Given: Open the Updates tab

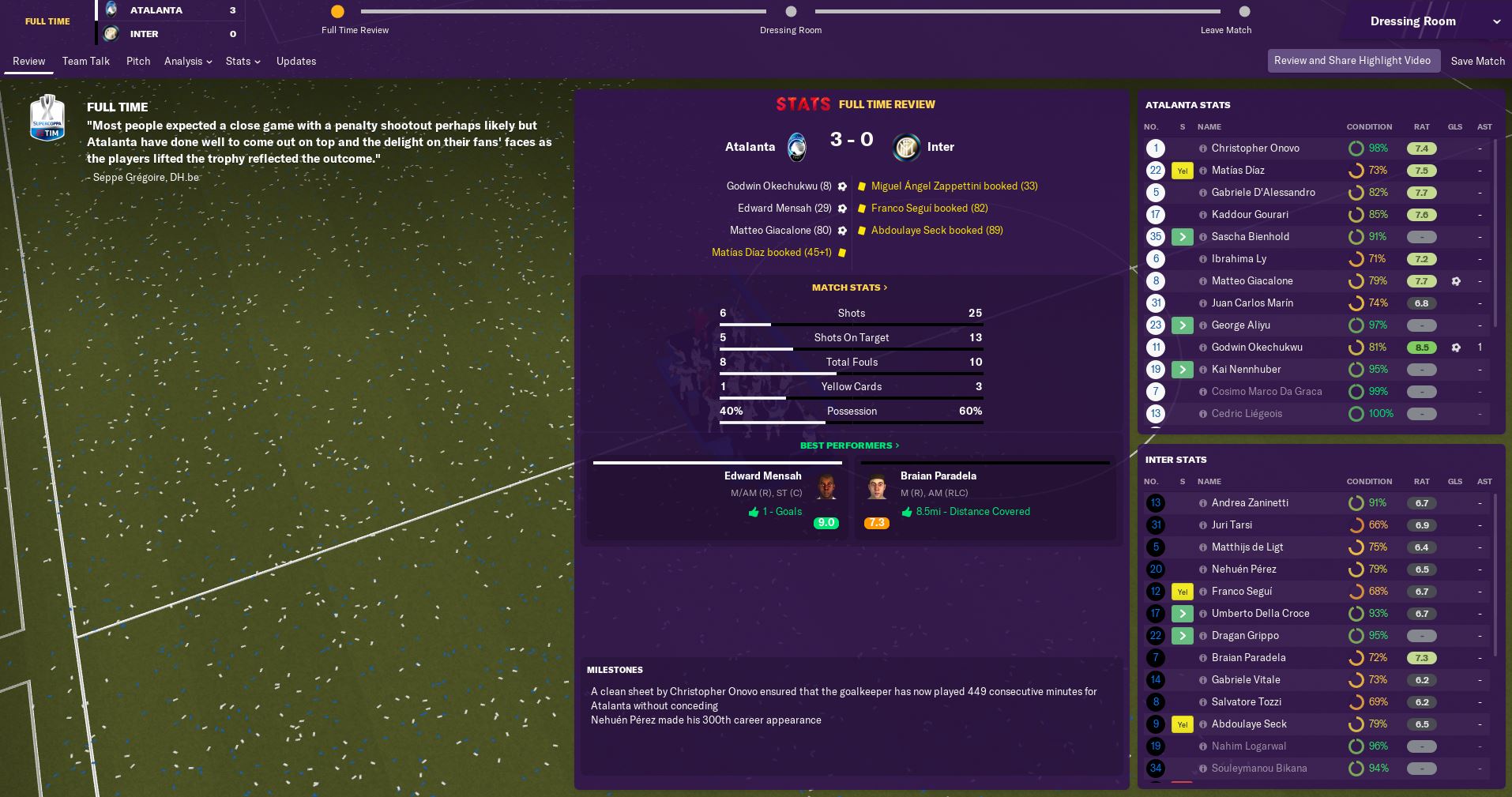Looking at the screenshot, I should click(296, 61).
